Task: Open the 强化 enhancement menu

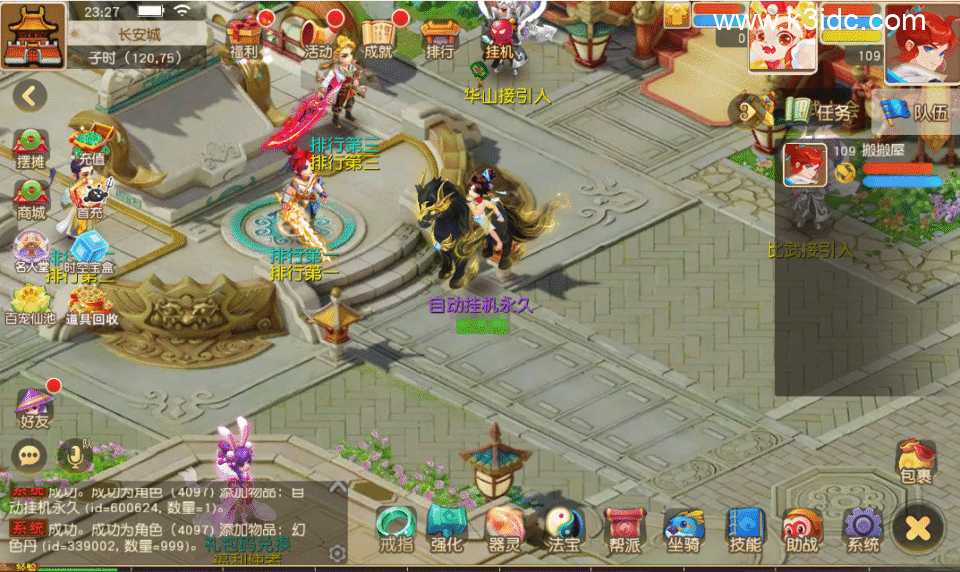Action: pyautogui.click(x=446, y=529)
